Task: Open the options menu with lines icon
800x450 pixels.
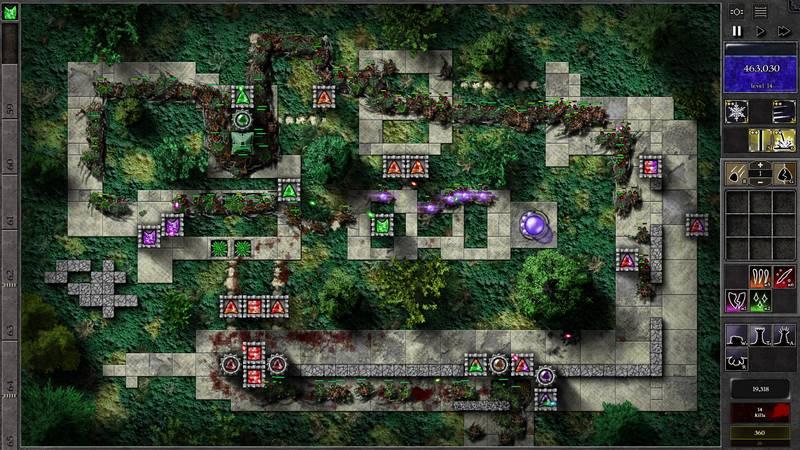Action: pyautogui.click(x=761, y=11)
